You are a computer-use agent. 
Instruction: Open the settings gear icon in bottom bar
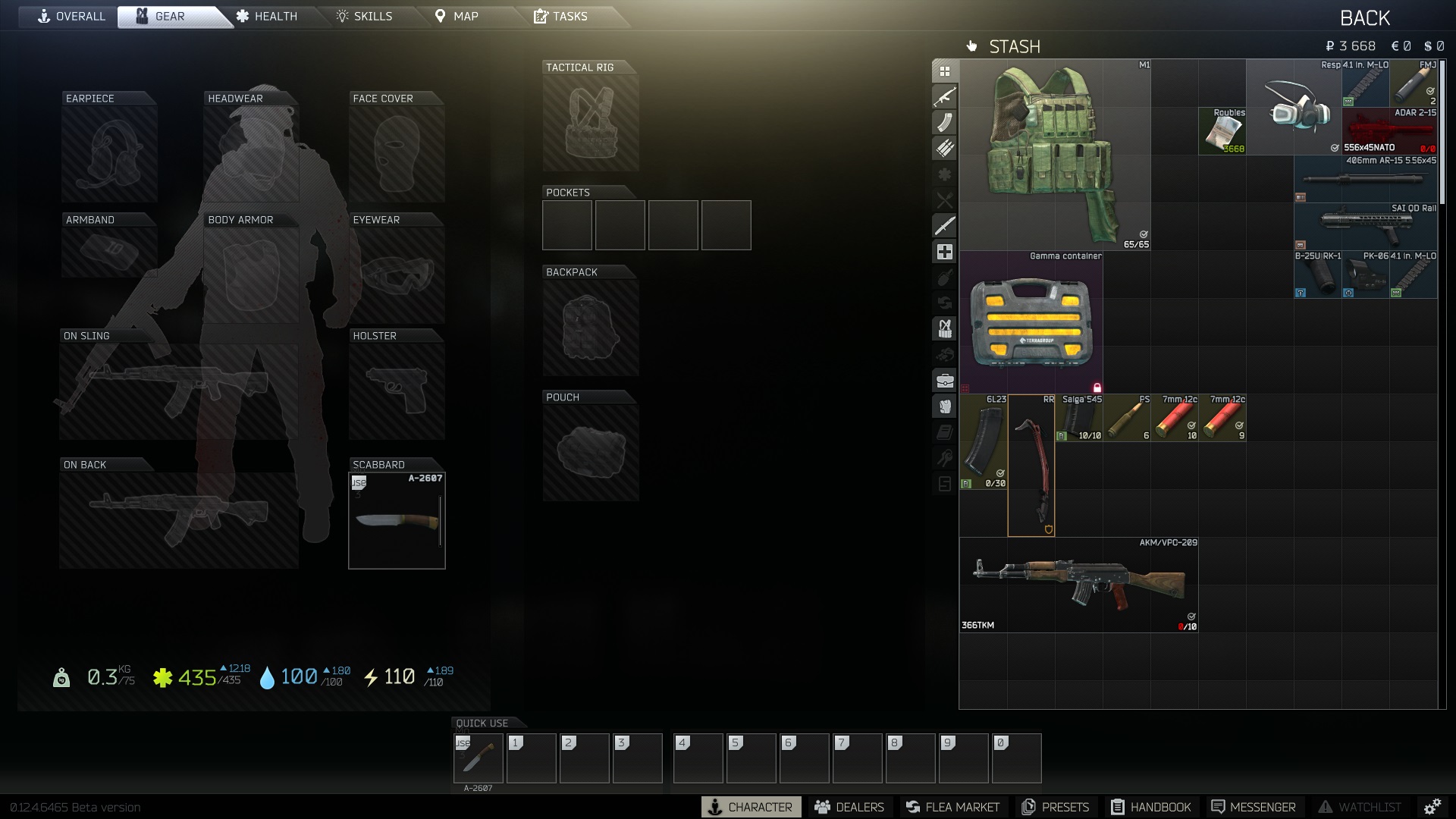click(1433, 807)
